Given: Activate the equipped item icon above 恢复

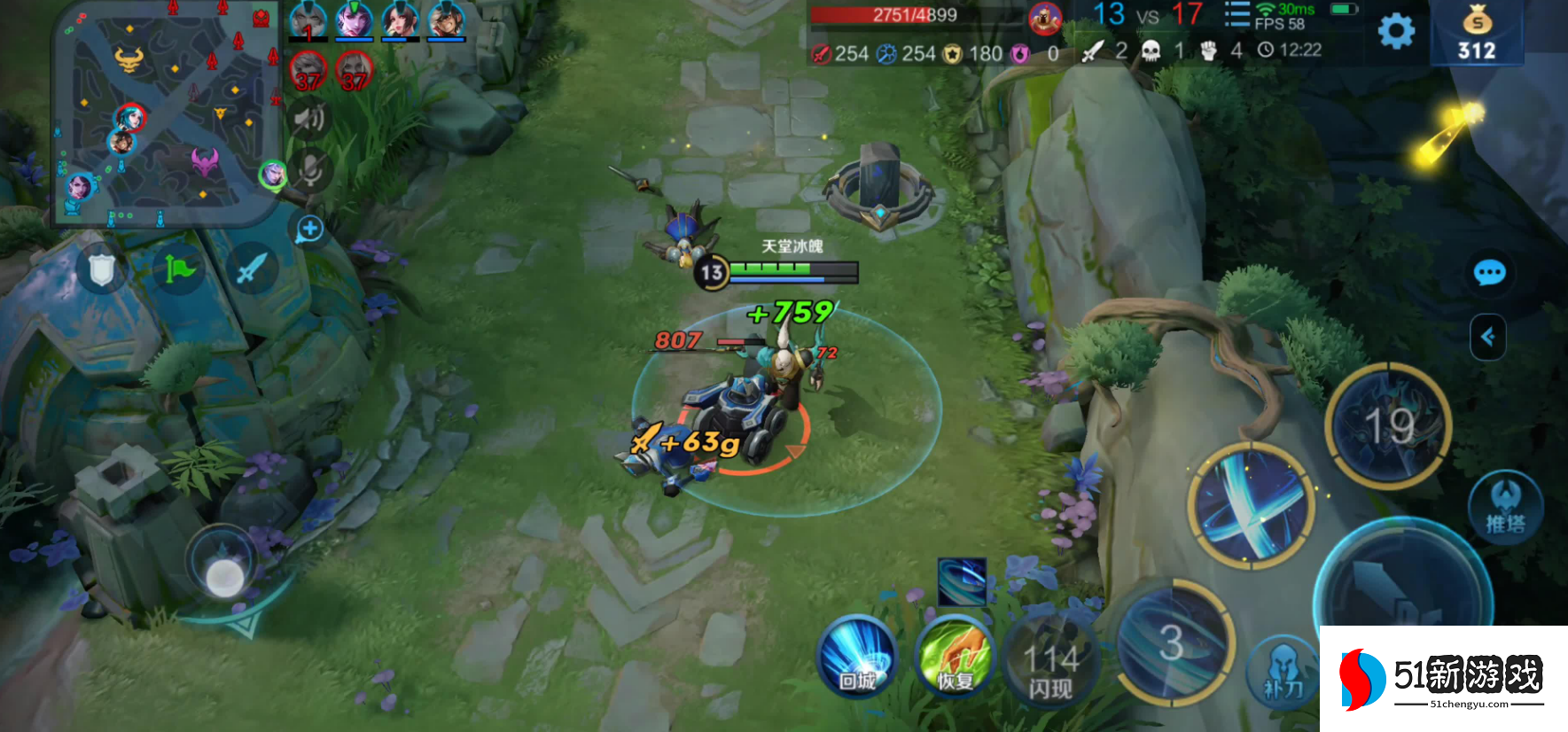Looking at the screenshot, I should (x=962, y=581).
